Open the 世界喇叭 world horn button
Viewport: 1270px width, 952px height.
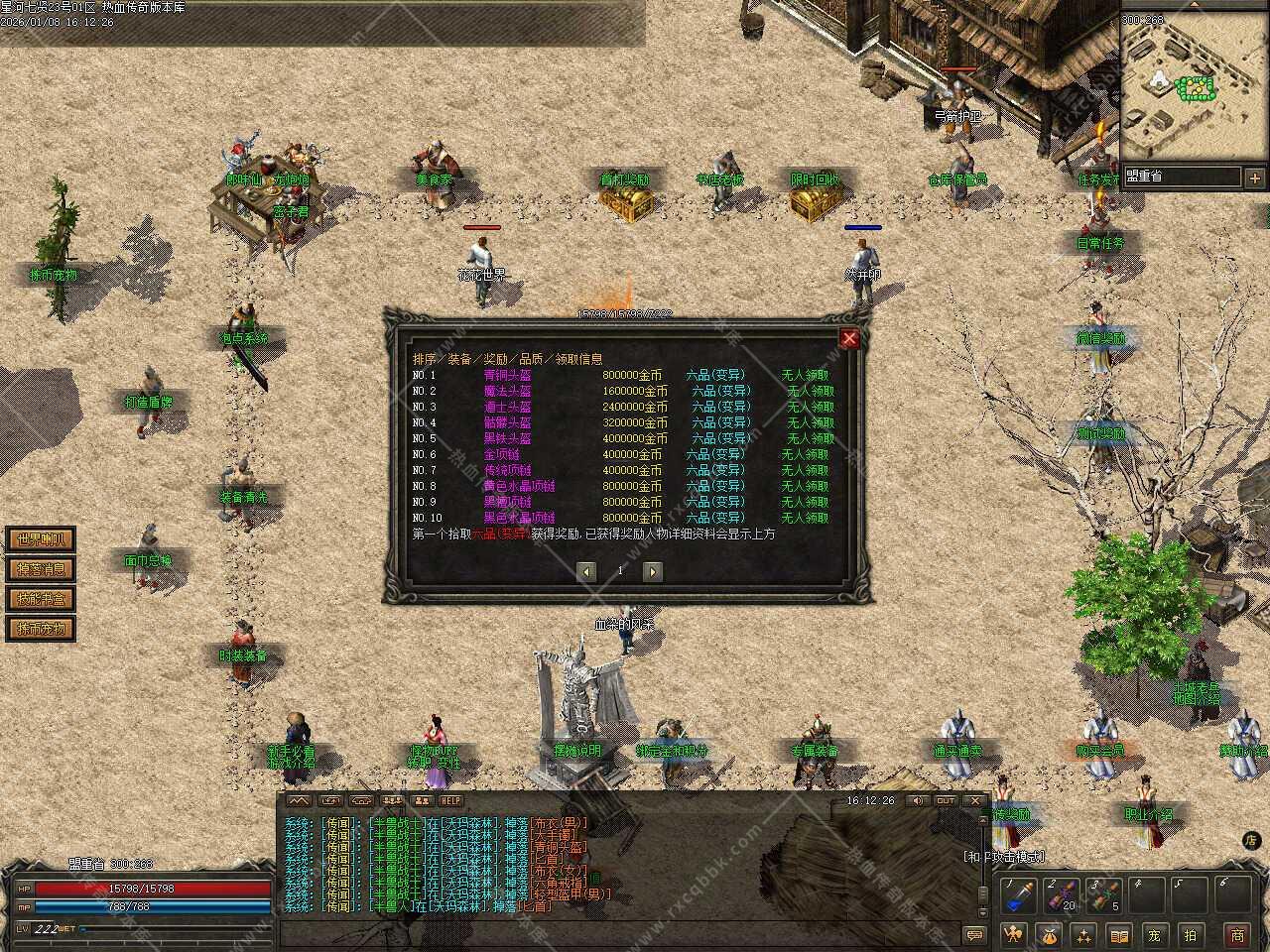coord(41,539)
